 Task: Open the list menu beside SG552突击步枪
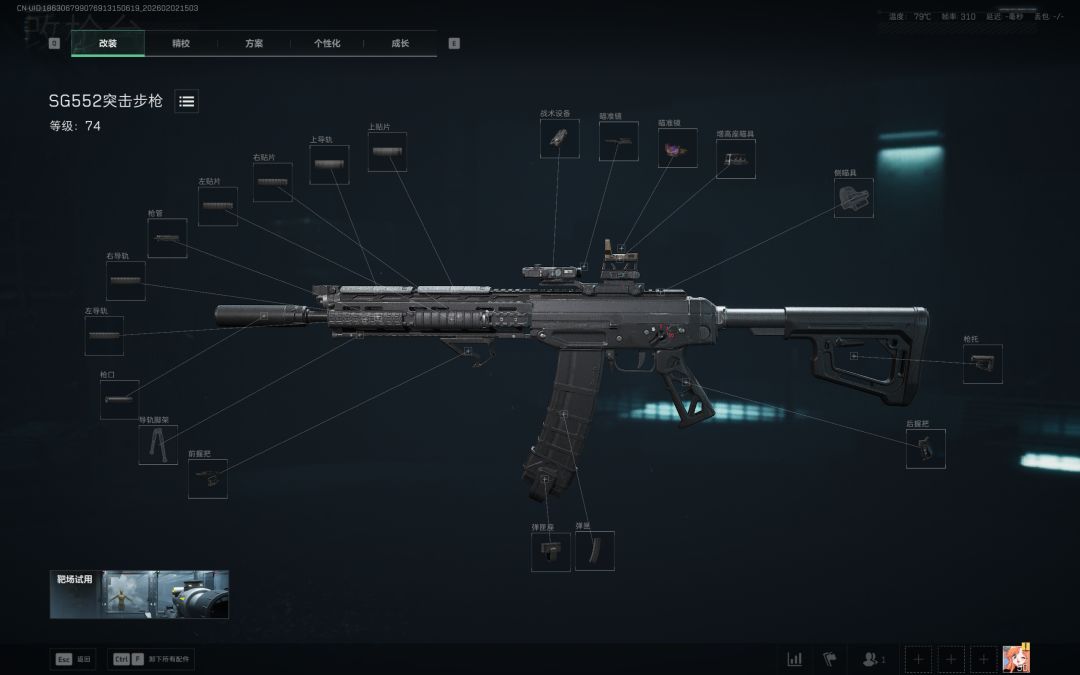[187, 101]
